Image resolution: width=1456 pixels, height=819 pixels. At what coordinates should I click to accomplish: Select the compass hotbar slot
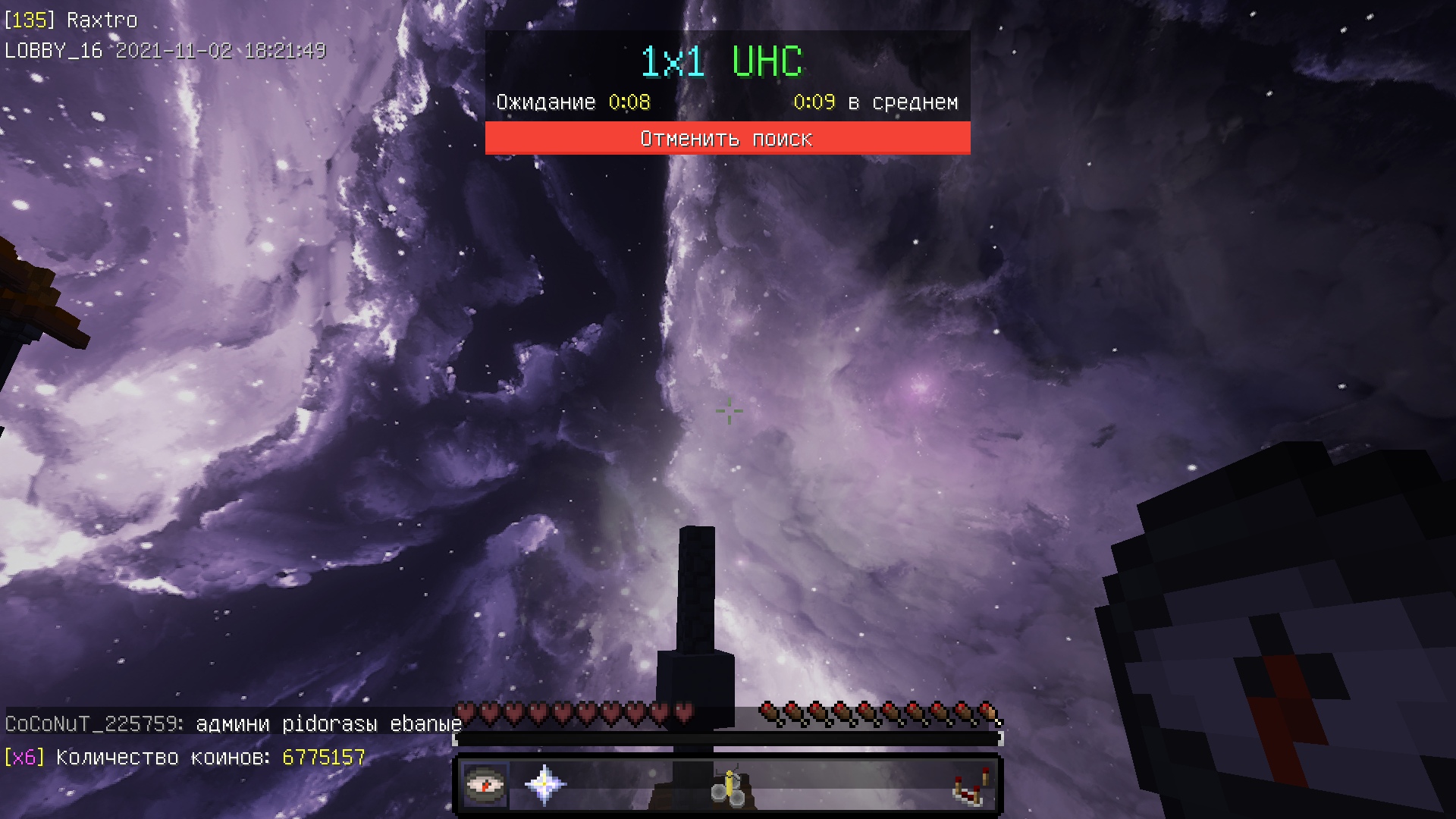(x=485, y=785)
